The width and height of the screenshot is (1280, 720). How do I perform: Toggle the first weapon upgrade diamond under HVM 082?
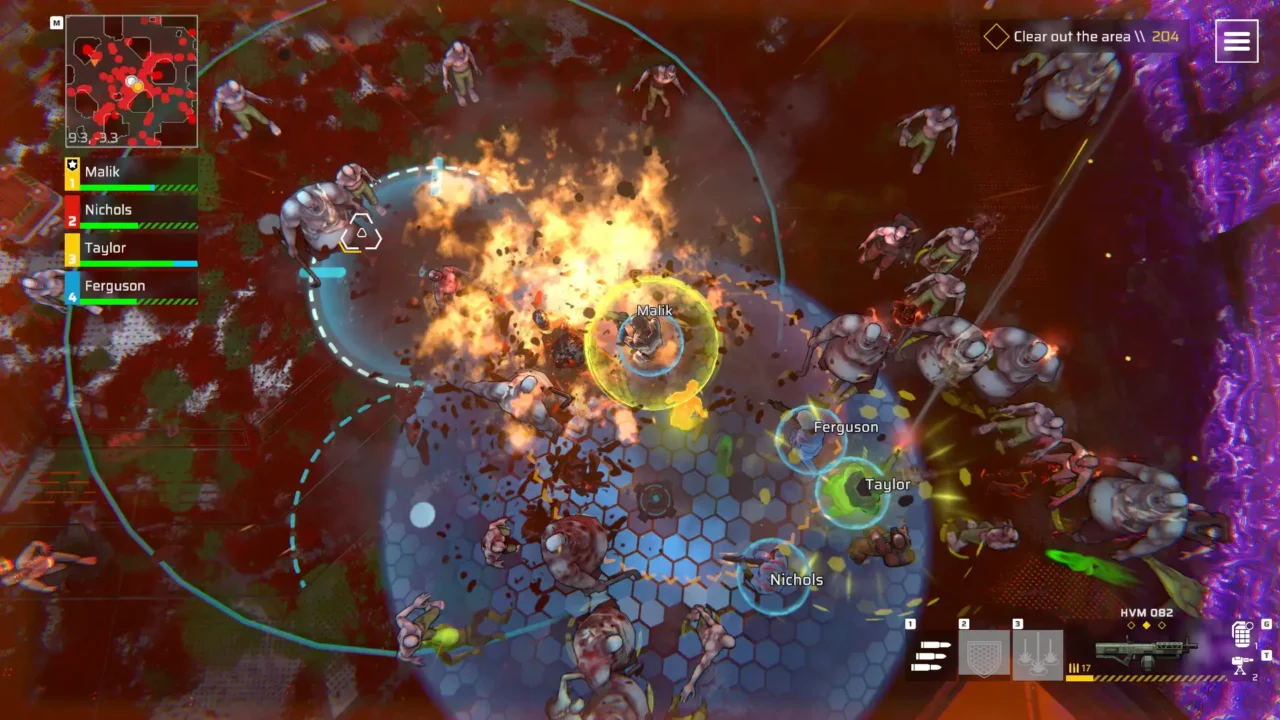(1131, 625)
